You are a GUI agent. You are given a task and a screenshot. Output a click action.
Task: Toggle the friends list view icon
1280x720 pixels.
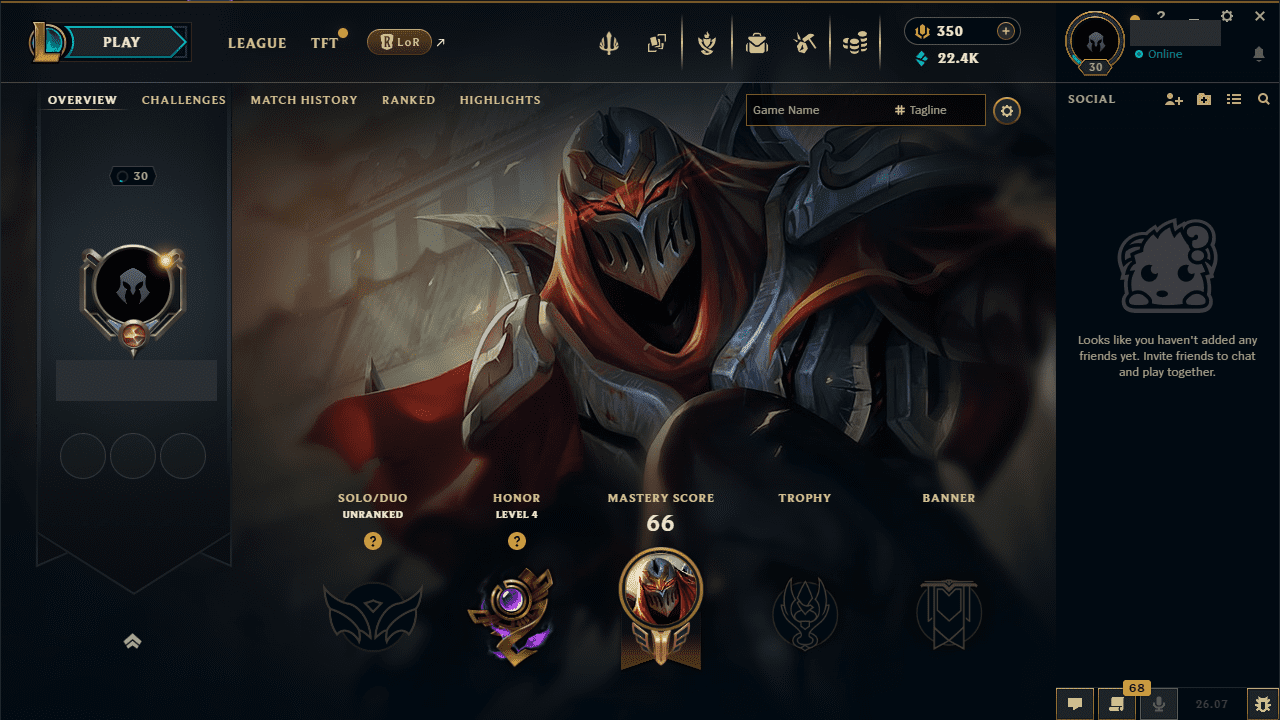pyautogui.click(x=1234, y=99)
